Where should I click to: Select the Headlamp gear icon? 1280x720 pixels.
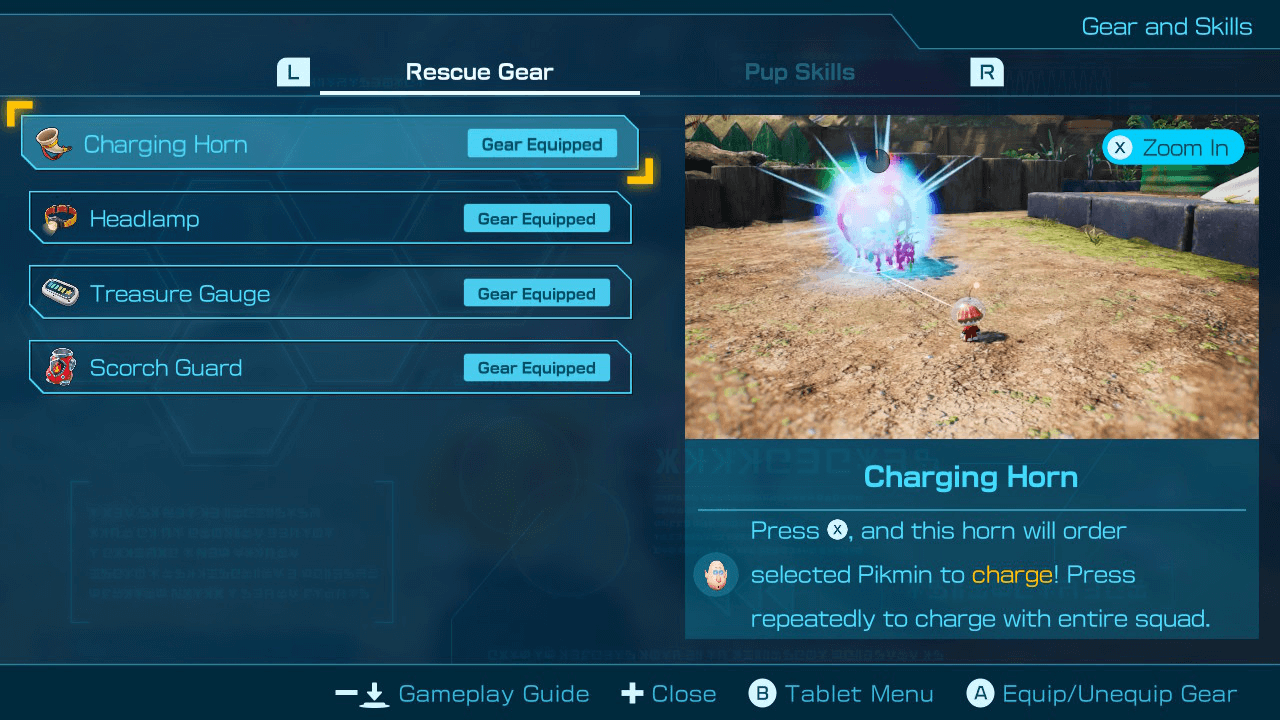tap(58, 218)
